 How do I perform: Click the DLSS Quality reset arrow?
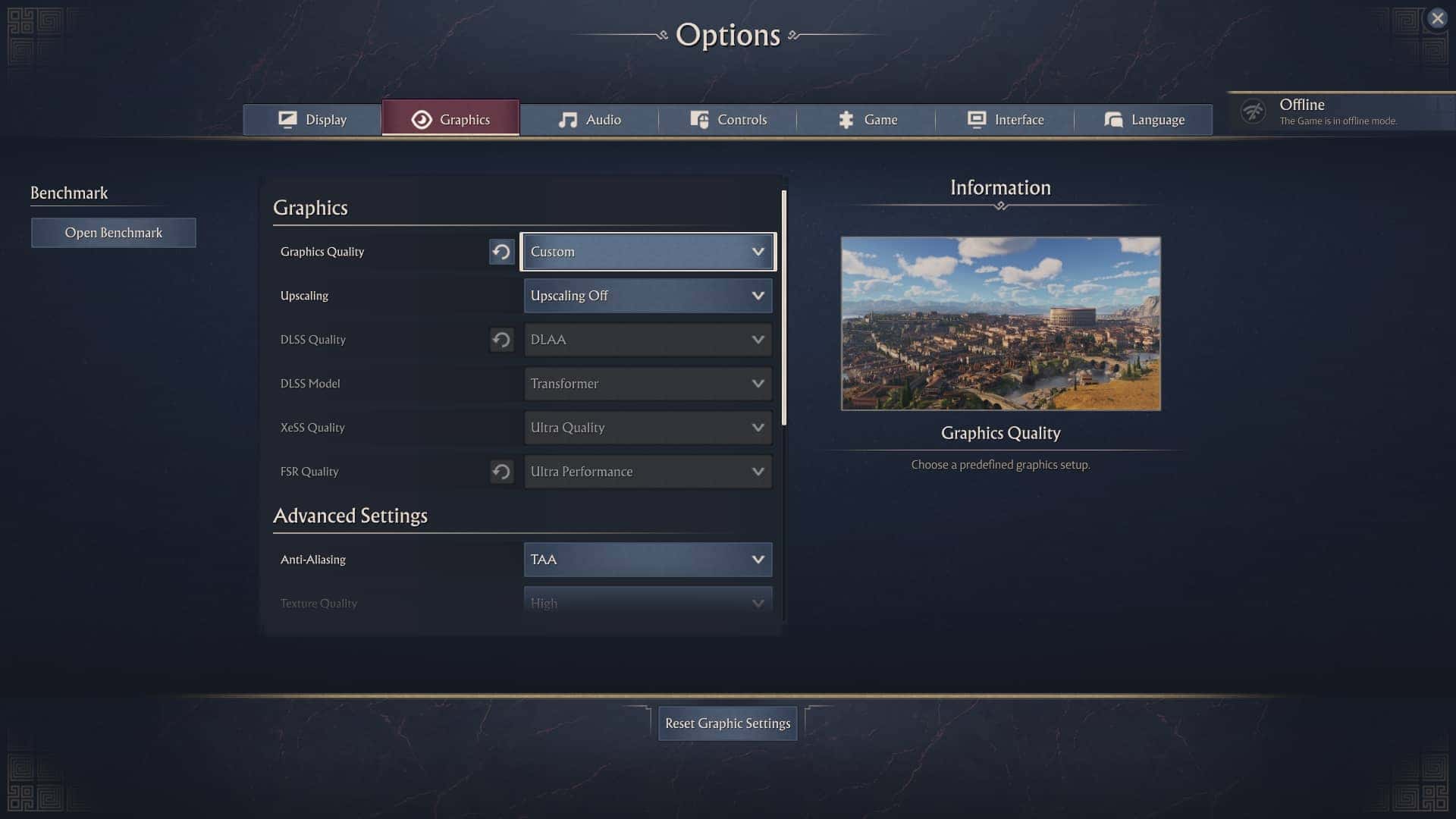(501, 340)
